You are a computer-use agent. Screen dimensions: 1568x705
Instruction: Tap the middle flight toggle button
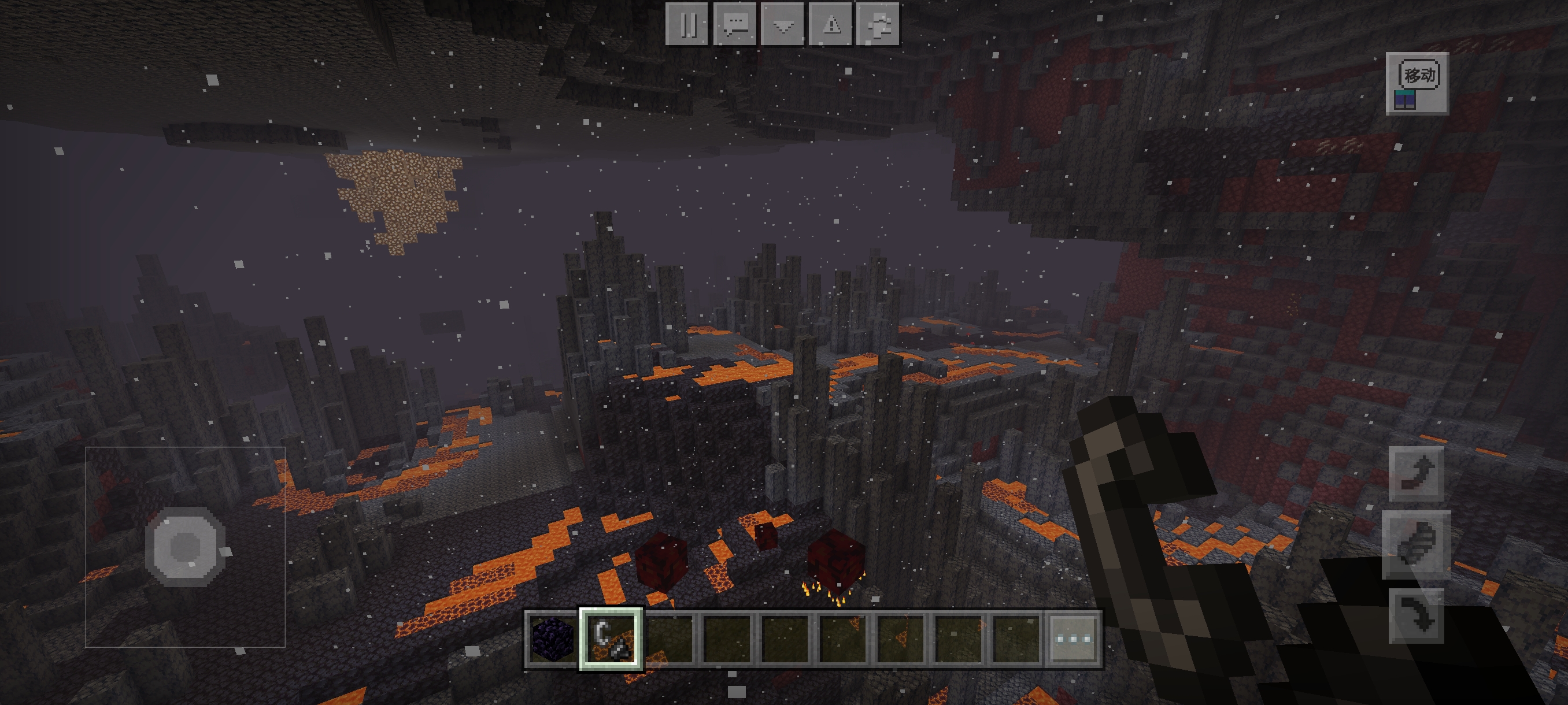[1416, 543]
